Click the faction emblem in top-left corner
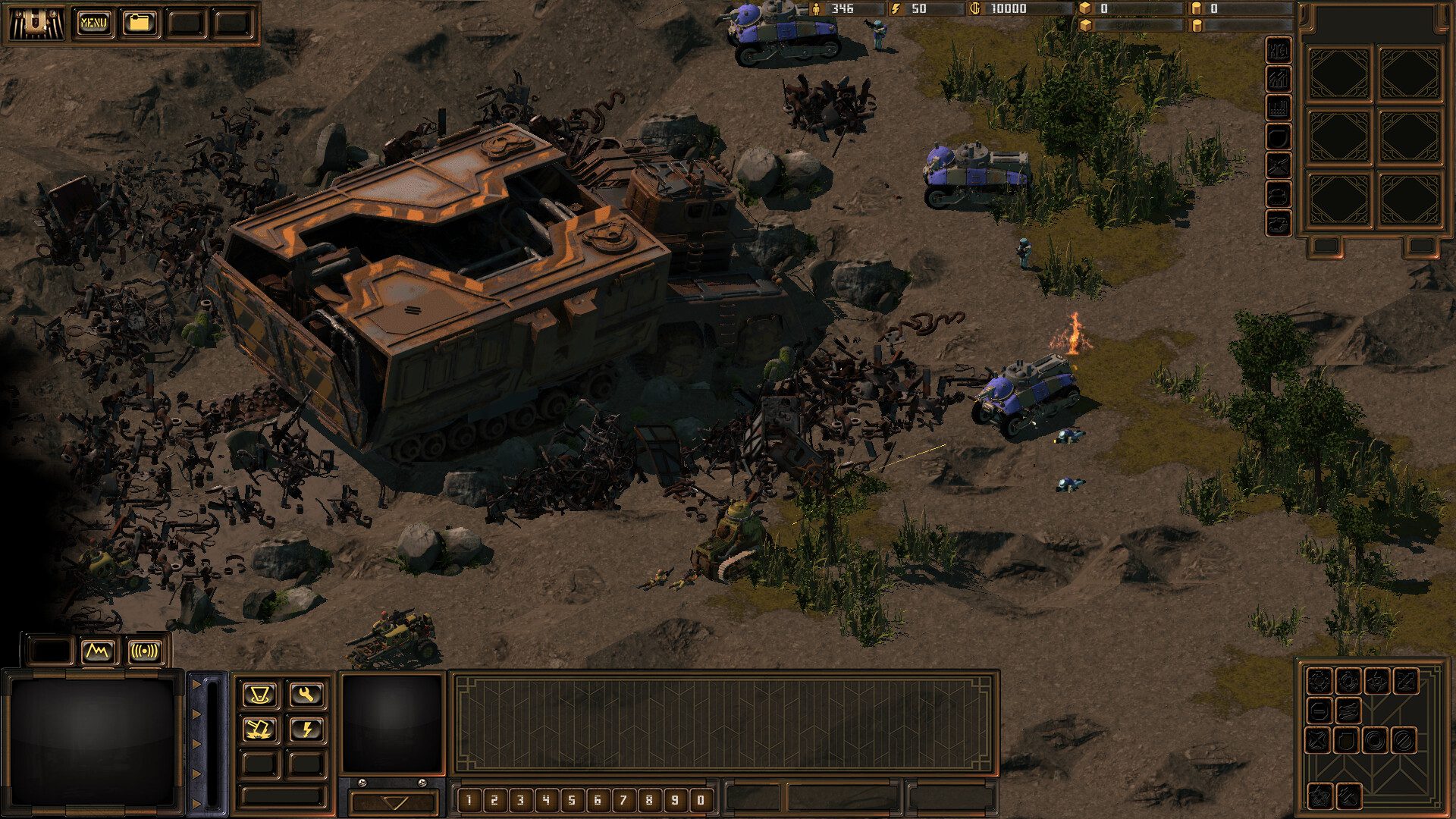 pyautogui.click(x=36, y=23)
